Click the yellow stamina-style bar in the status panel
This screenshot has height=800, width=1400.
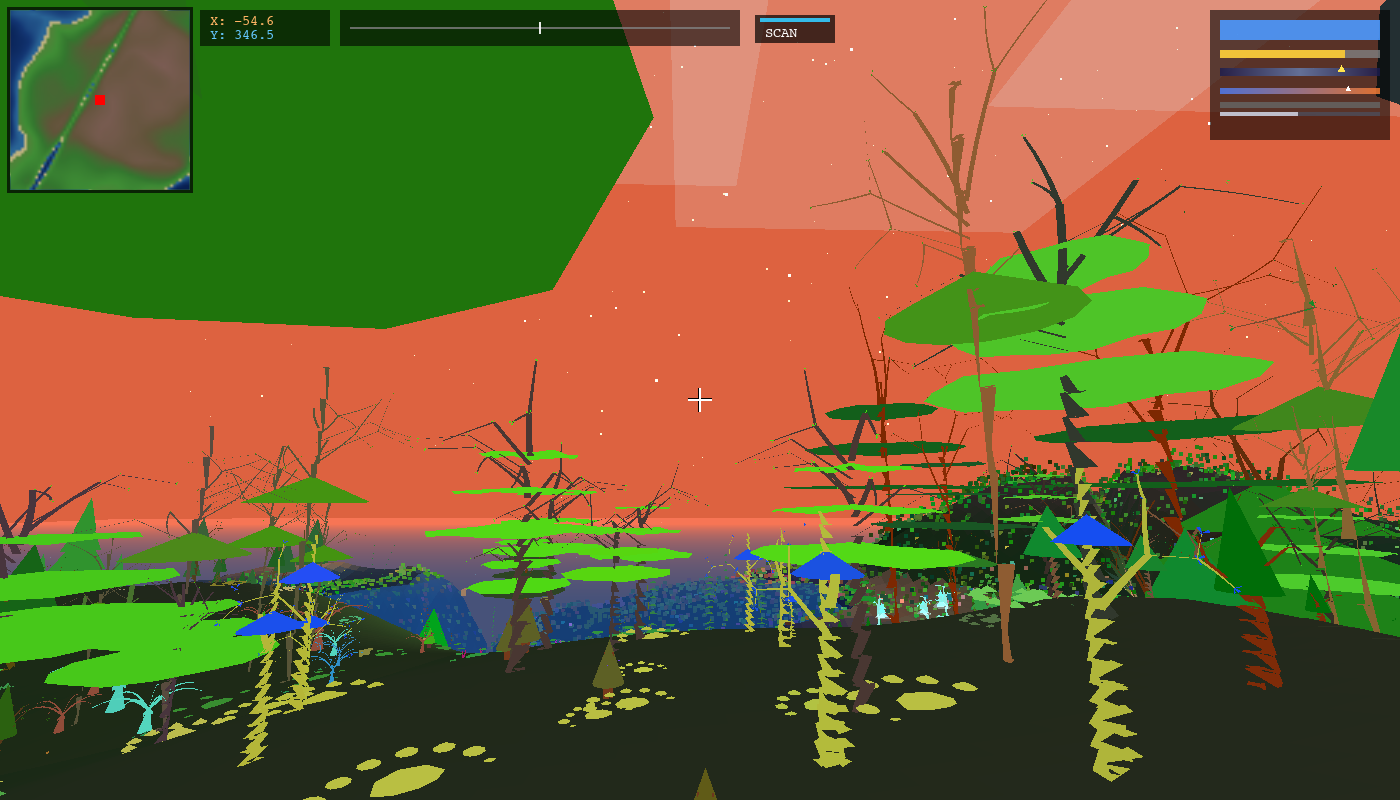click(x=1280, y=54)
